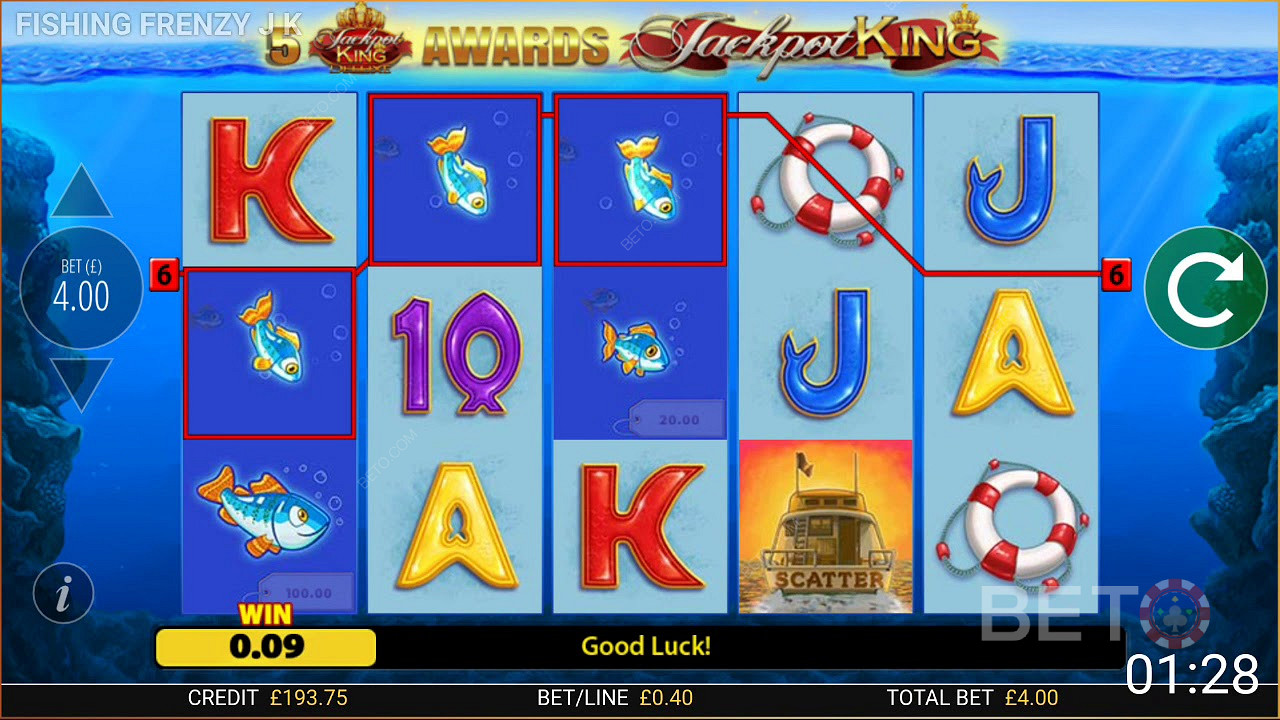Open the game info paytable
The height and width of the screenshot is (720, 1280).
pyautogui.click(x=63, y=595)
